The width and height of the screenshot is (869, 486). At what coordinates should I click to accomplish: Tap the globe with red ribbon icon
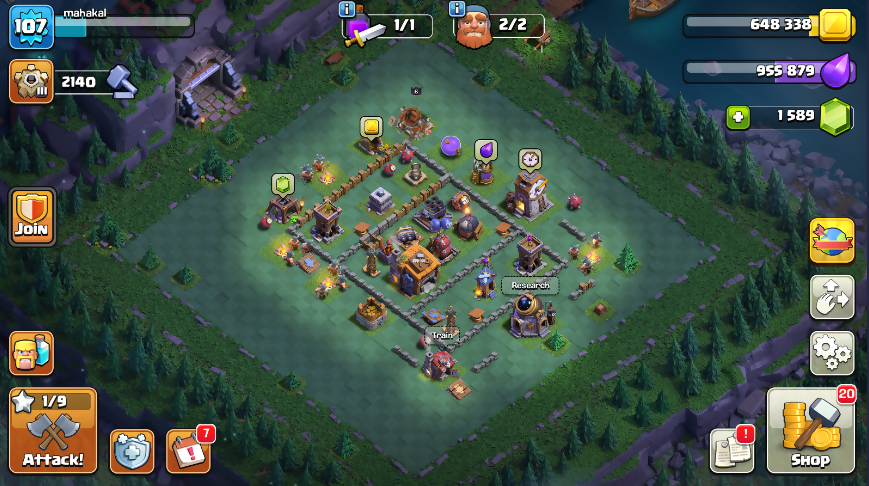point(832,240)
